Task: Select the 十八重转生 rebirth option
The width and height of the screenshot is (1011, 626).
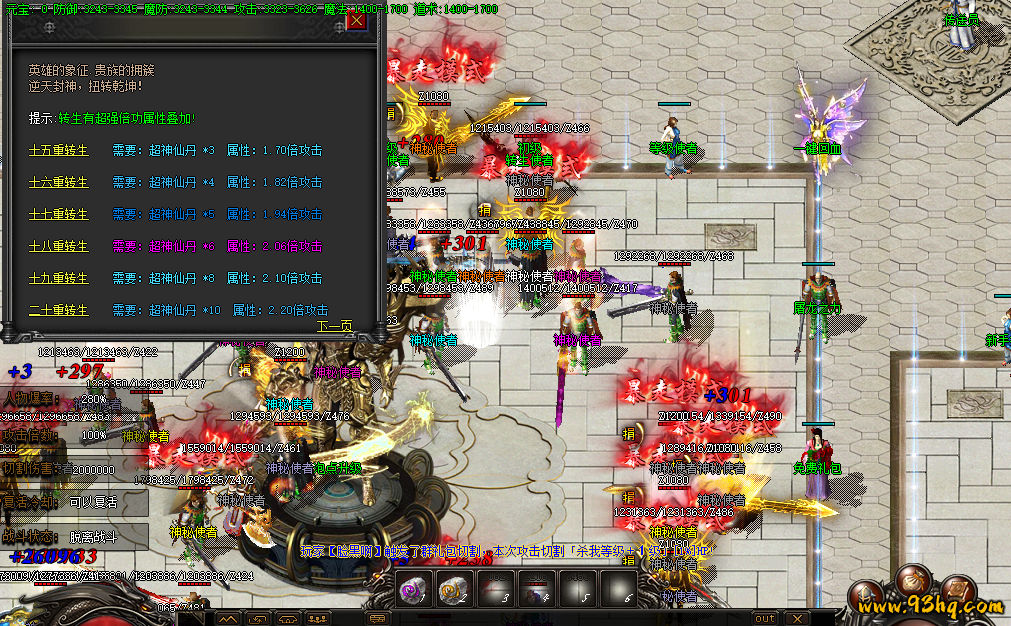Action: [x=59, y=247]
